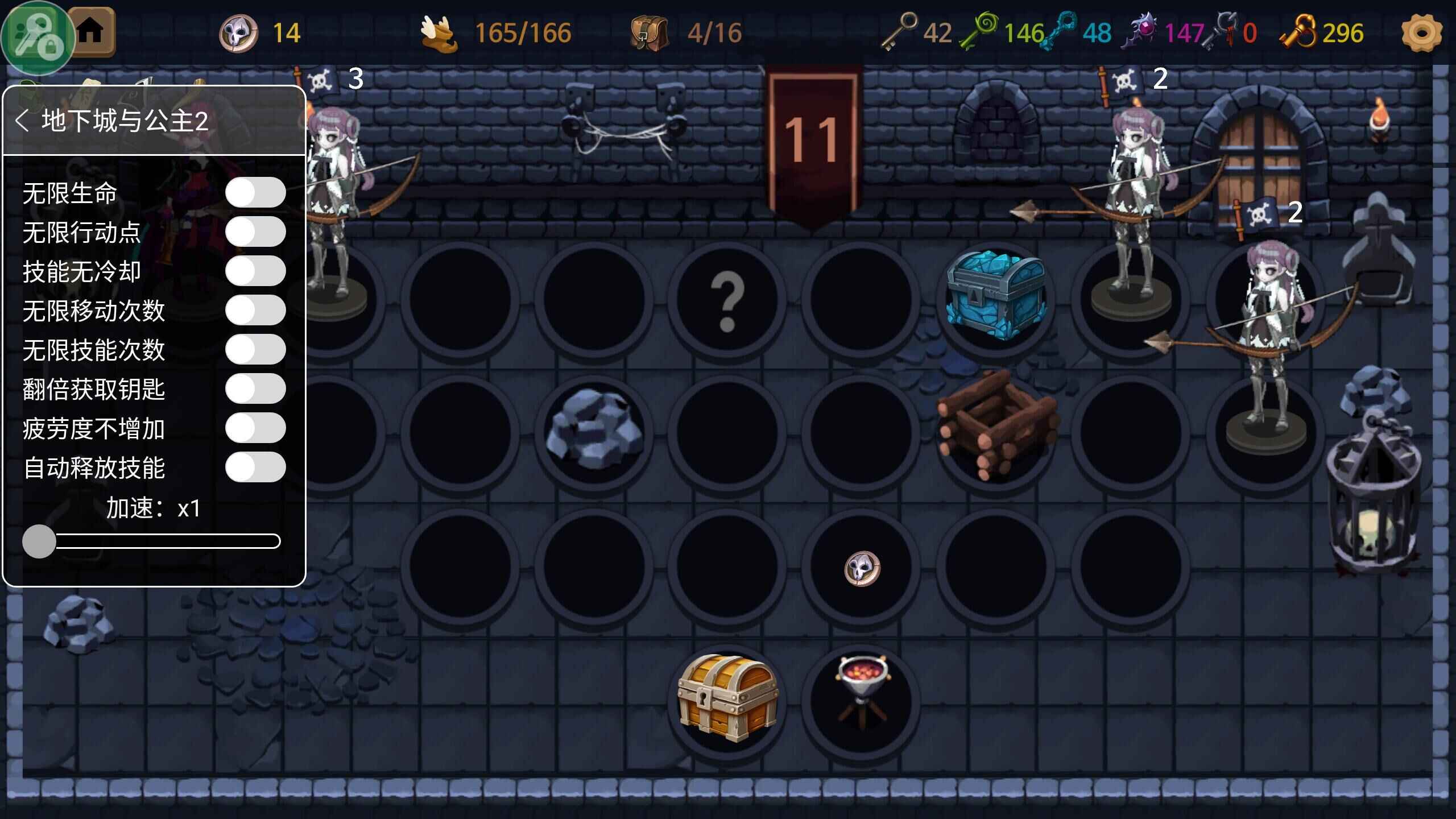Image resolution: width=1456 pixels, height=819 pixels.
Task: Open the home button
Action: coord(91,31)
